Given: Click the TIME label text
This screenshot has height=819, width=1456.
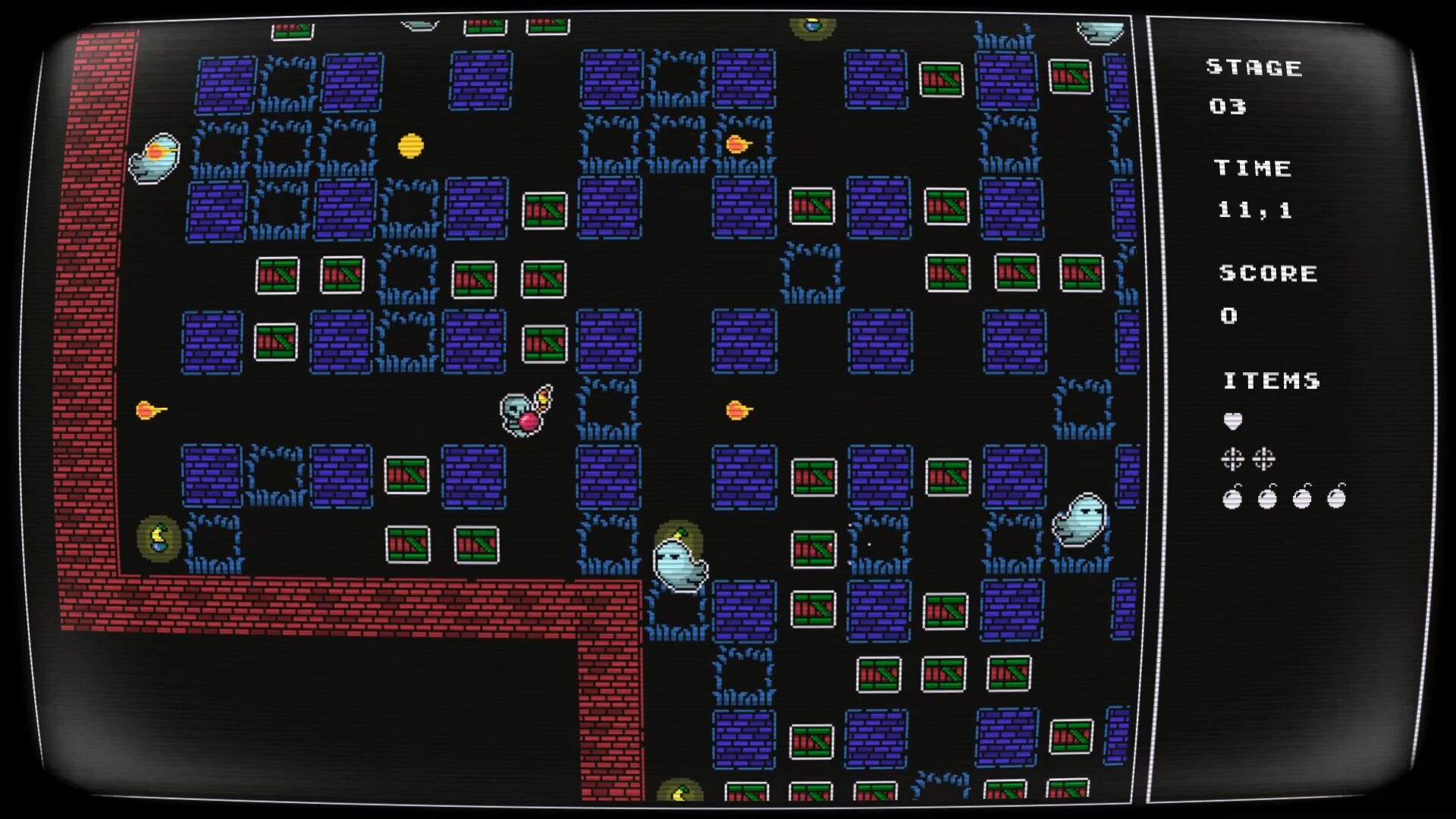Looking at the screenshot, I should (x=1253, y=168).
